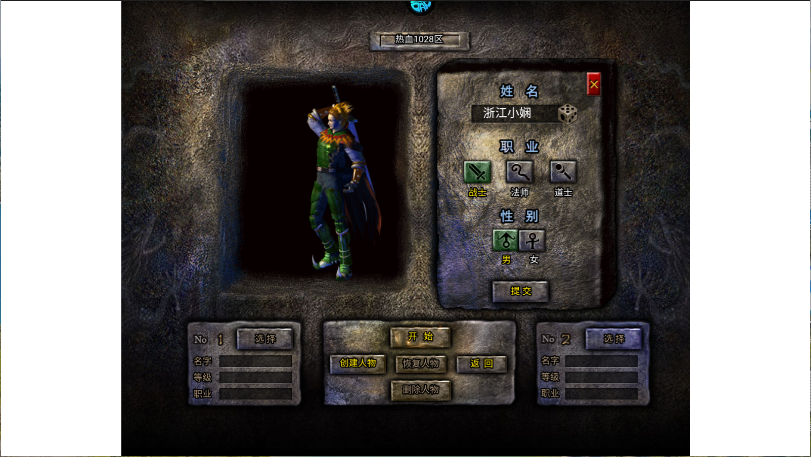Select male (男) gender

tap(506, 240)
